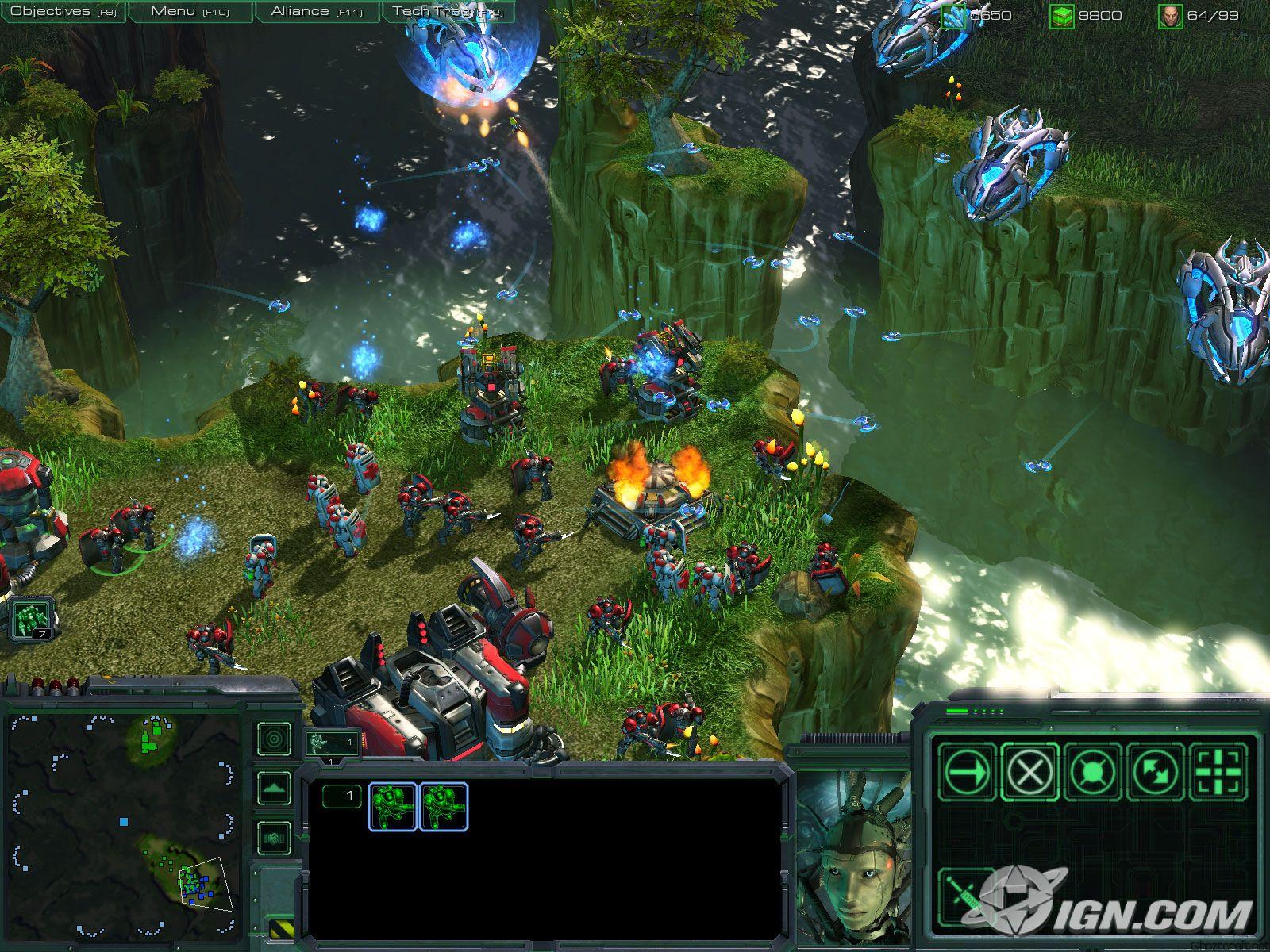1270x952 pixels.
Task: Select the Move command arrow
Action: [967, 770]
